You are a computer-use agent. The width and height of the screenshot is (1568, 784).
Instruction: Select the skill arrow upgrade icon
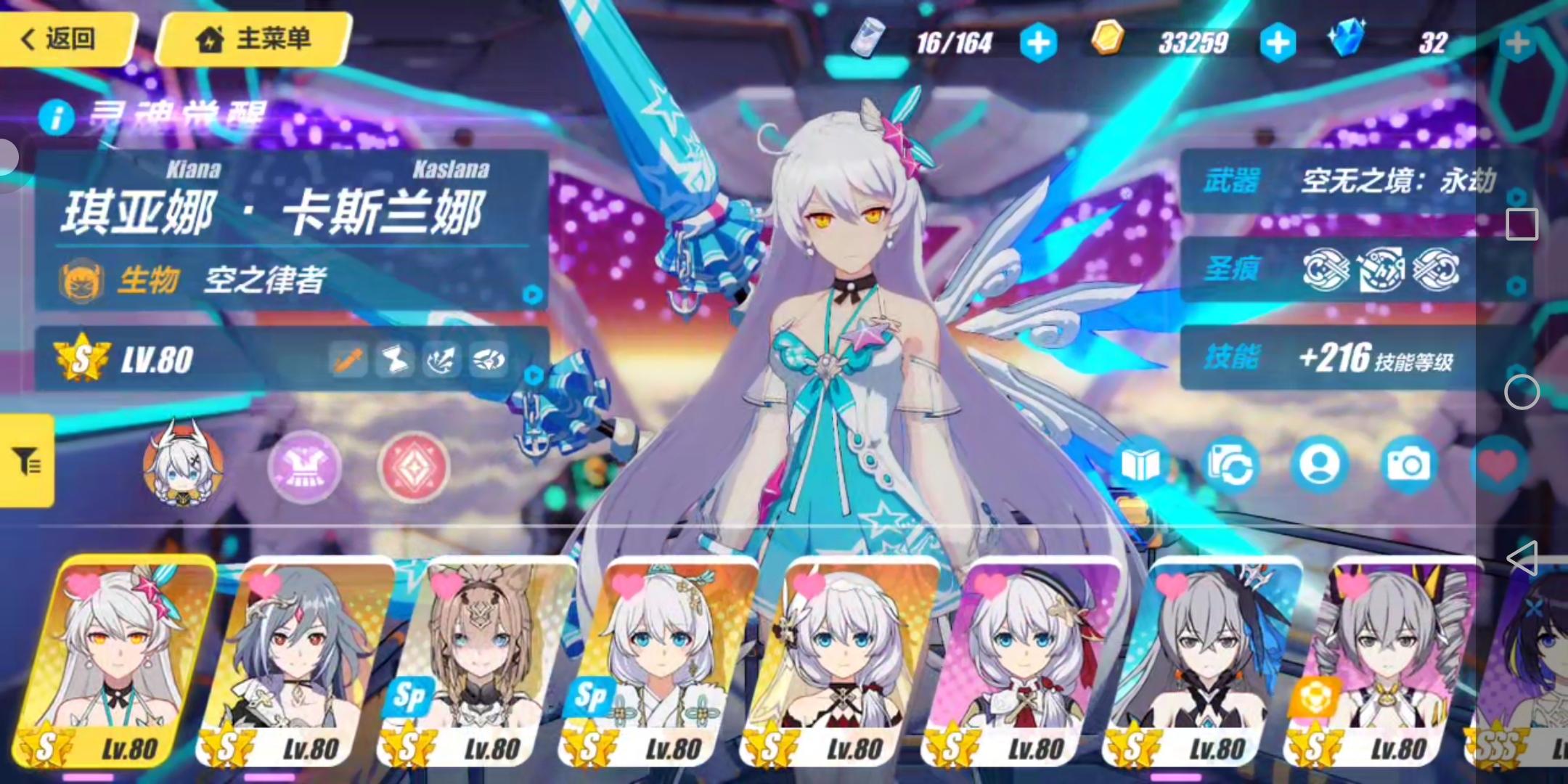[x=442, y=361]
